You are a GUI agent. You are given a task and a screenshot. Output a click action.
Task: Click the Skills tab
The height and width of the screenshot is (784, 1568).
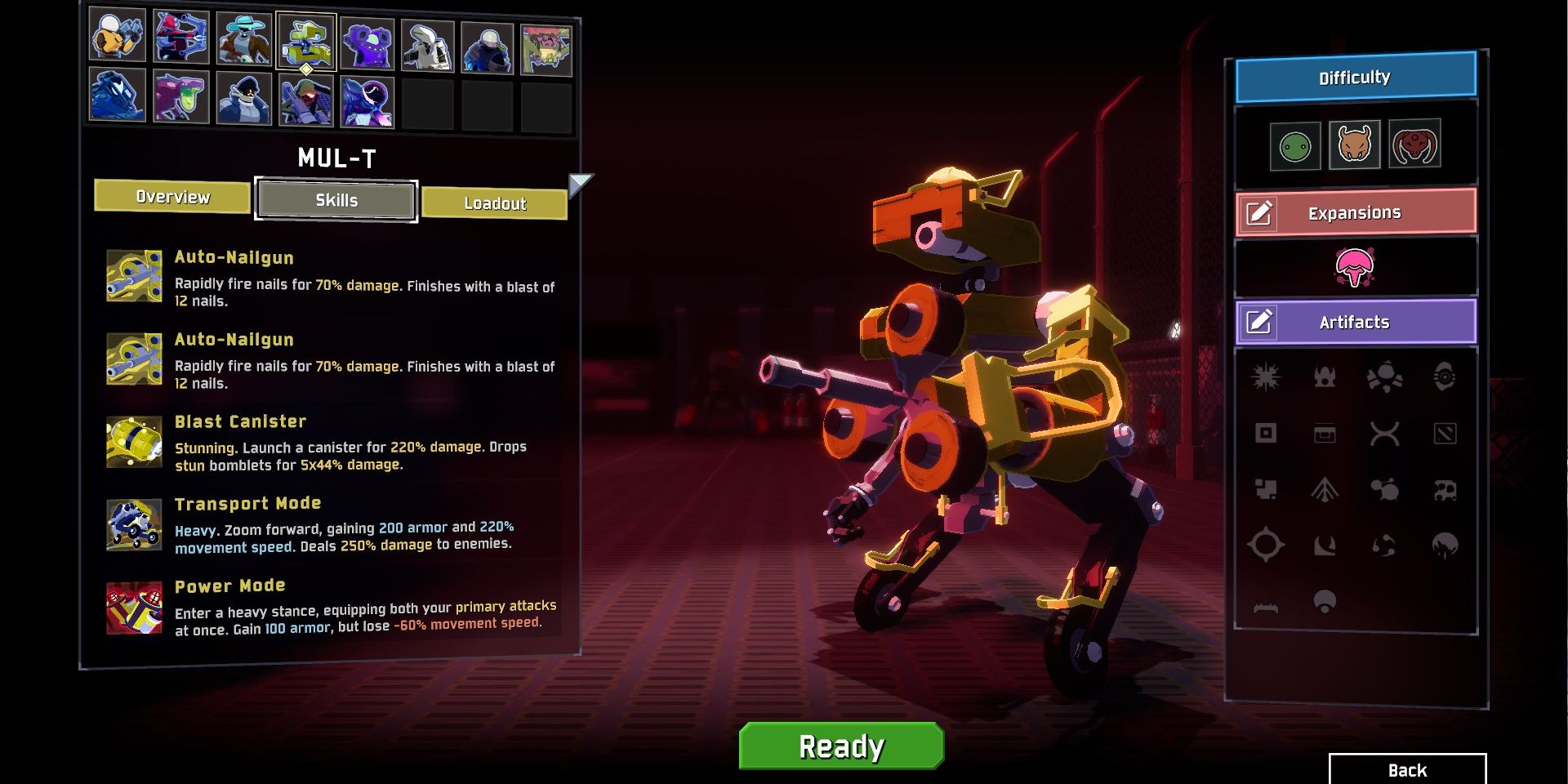point(336,200)
